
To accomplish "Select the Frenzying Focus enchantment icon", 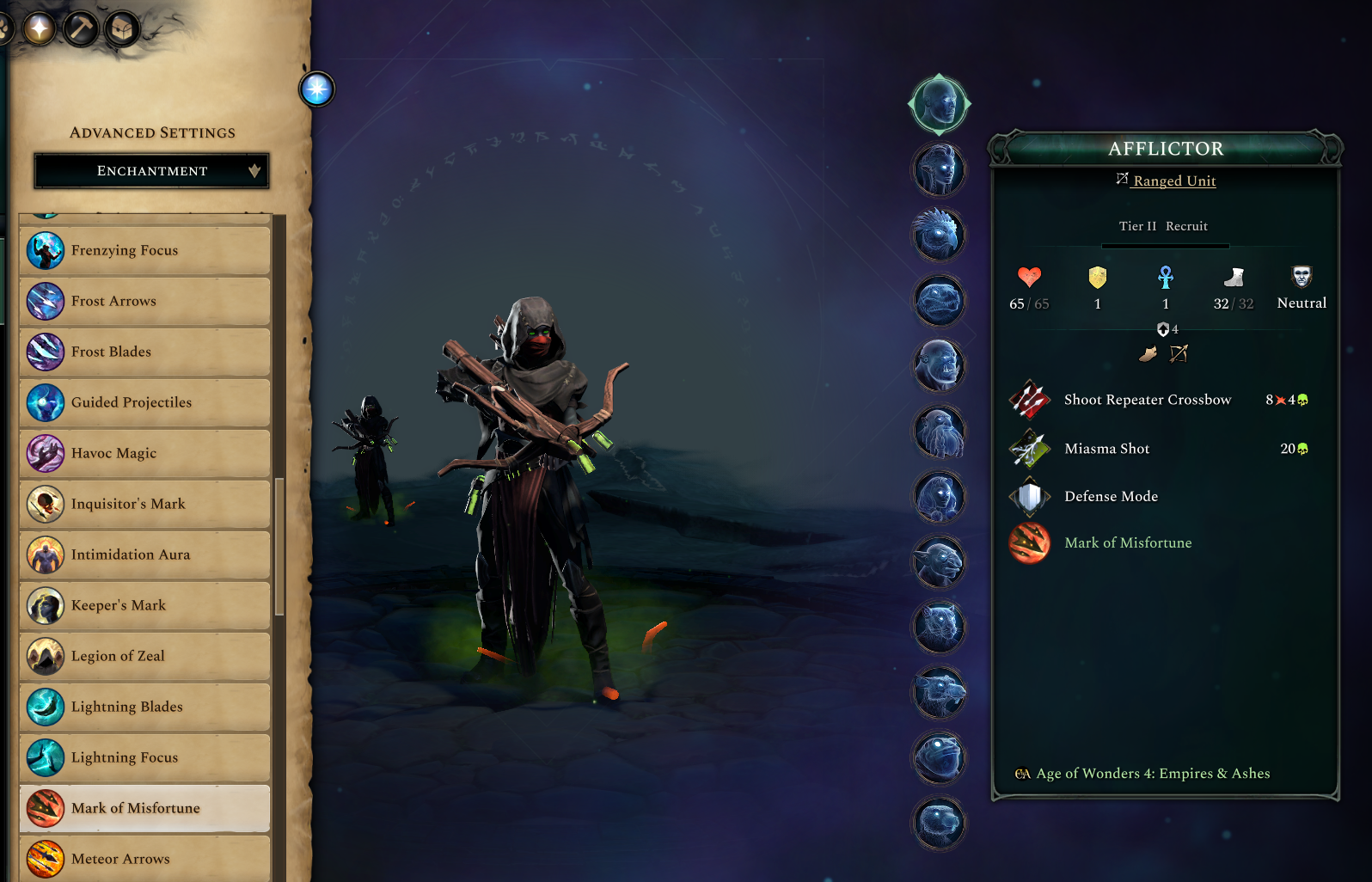I will click(x=45, y=250).
